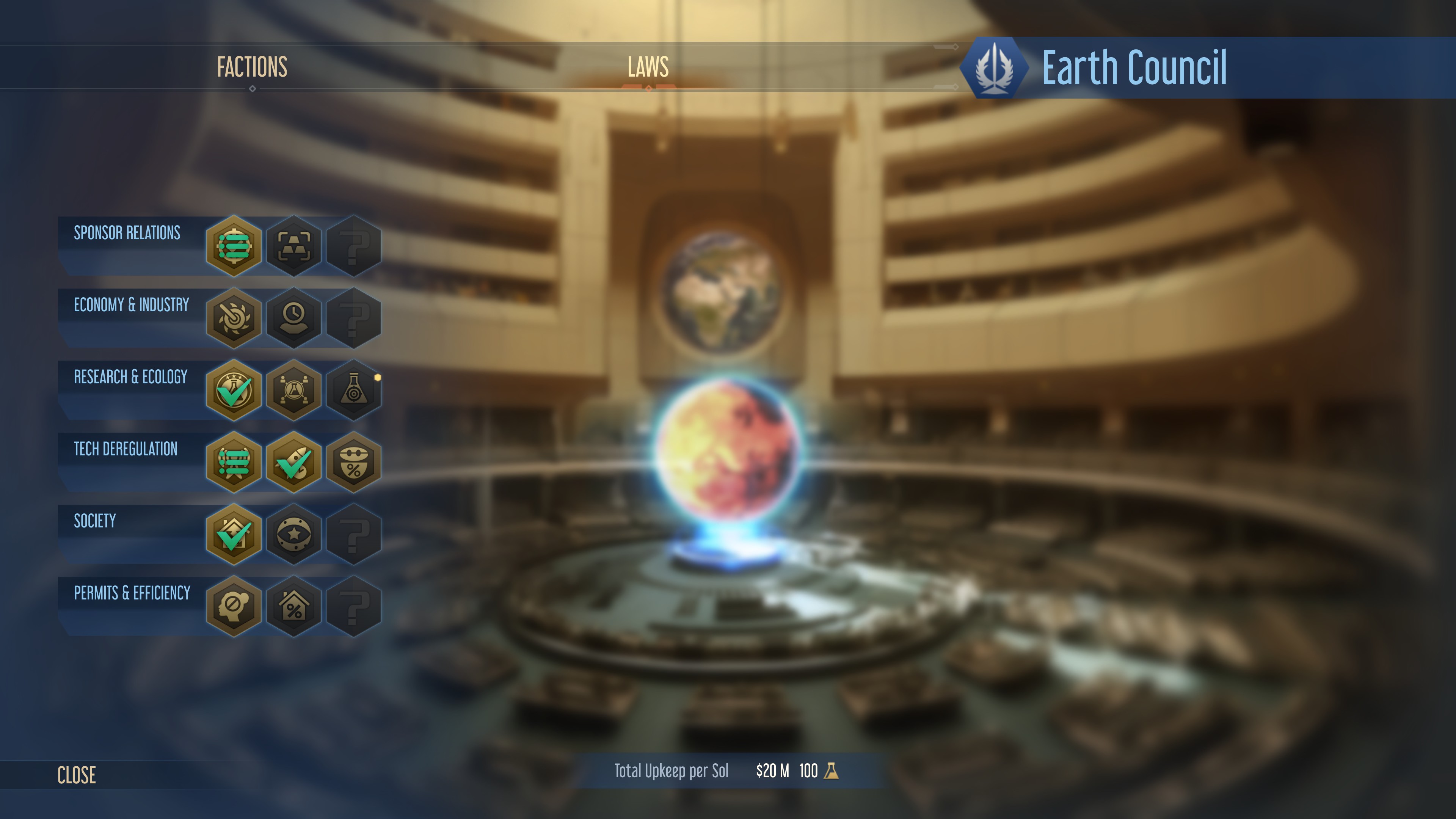The height and width of the screenshot is (819, 1456).
Task: Click the CLOSE button
Action: pyautogui.click(x=76, y=775)
